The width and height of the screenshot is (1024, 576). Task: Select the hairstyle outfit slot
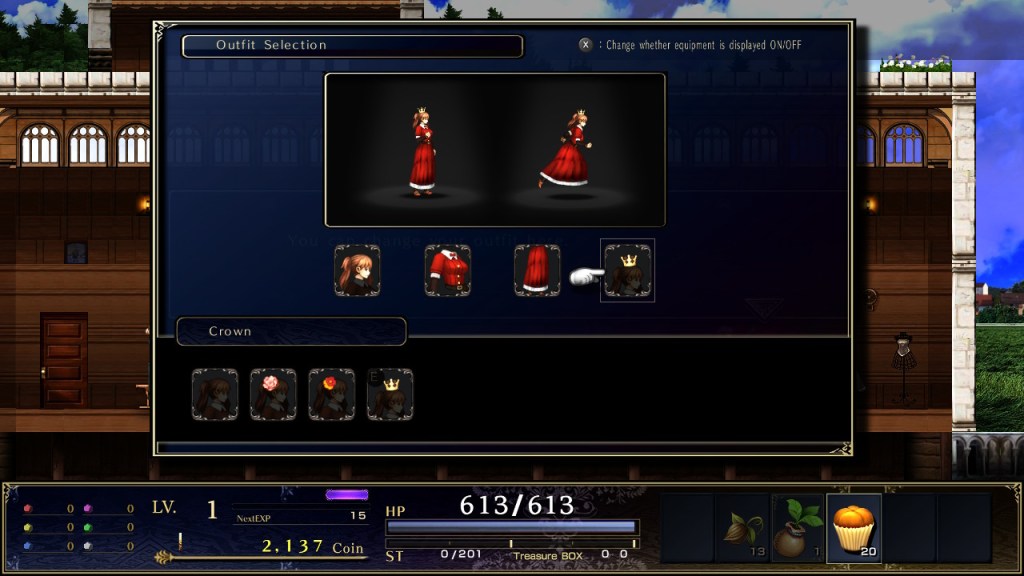pos(357,270)
